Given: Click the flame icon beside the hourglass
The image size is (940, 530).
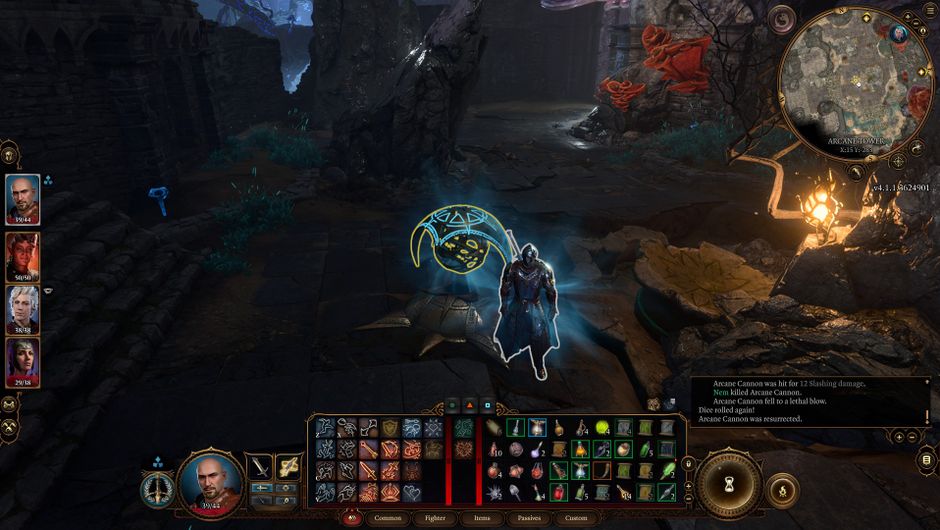Looking at the screenshot, I should pyautogui.click(x=782, y=493).
